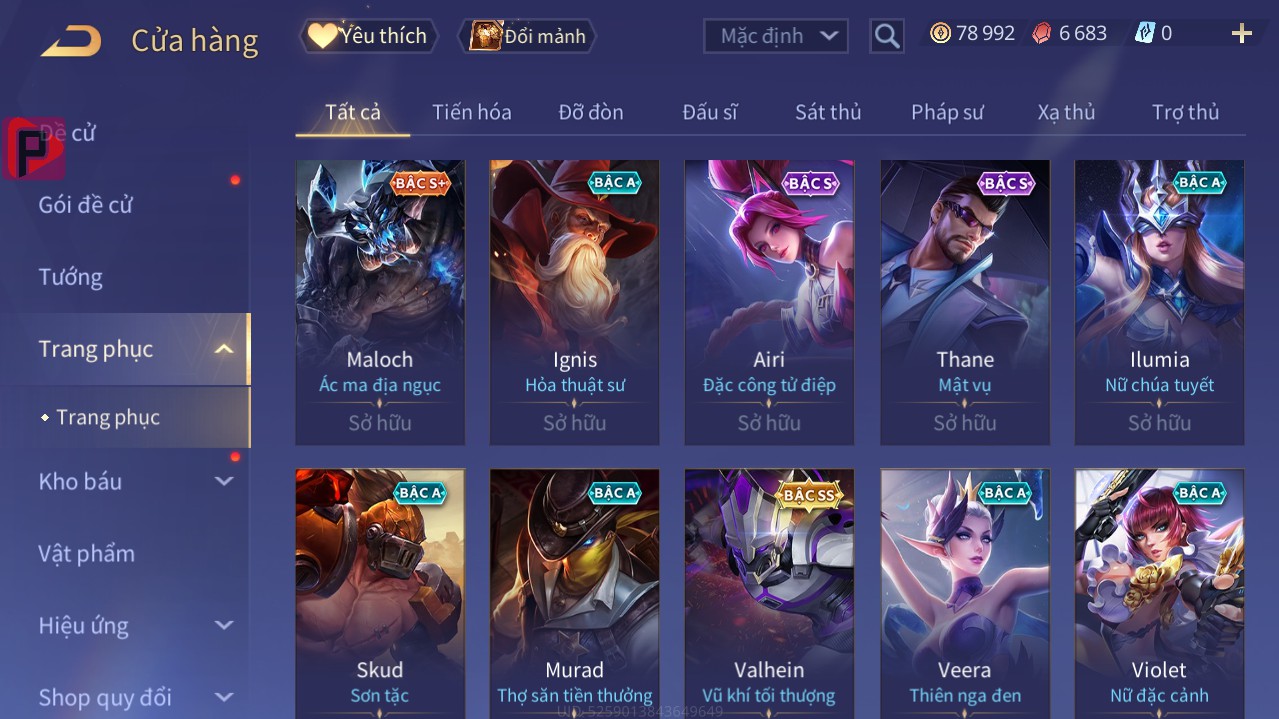This screenshot has width=1279, height=719.
Task: Open the Gói đề cử menu entry
Action: tap(85, 205)
